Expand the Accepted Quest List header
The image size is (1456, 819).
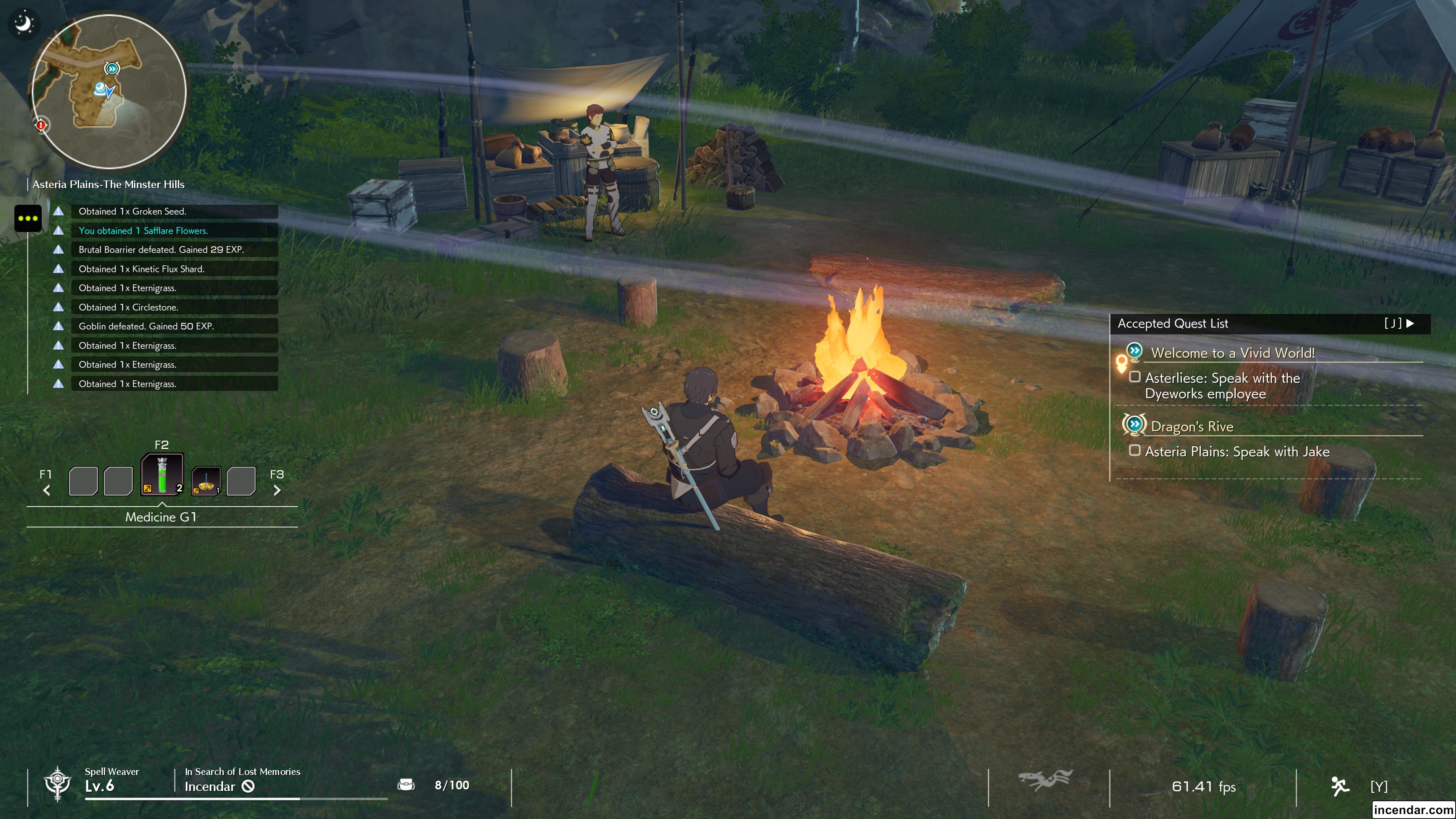pyautogui.click(x=1268, y=324)
